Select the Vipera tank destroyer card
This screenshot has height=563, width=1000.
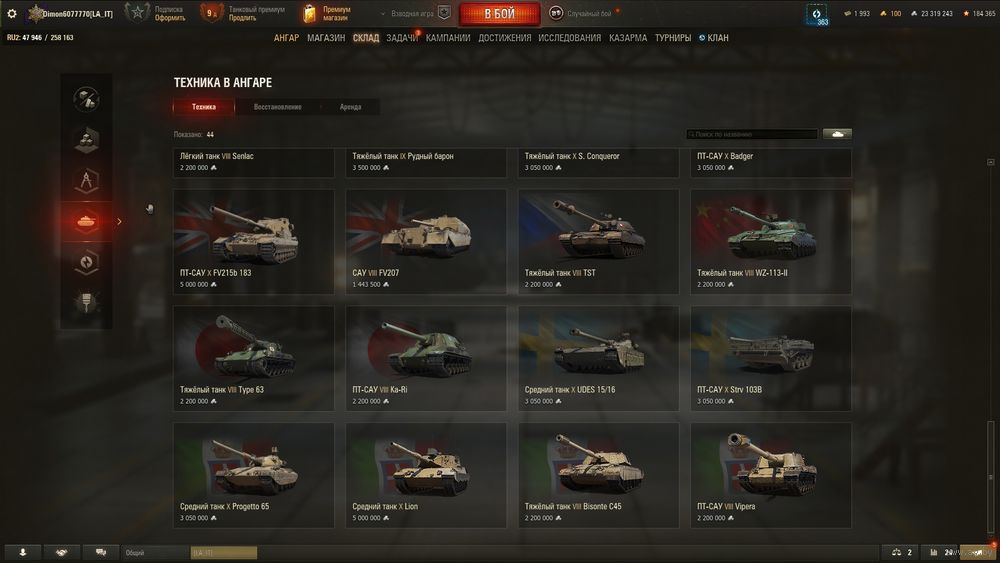pyautogui.click(x=771, y=475)
